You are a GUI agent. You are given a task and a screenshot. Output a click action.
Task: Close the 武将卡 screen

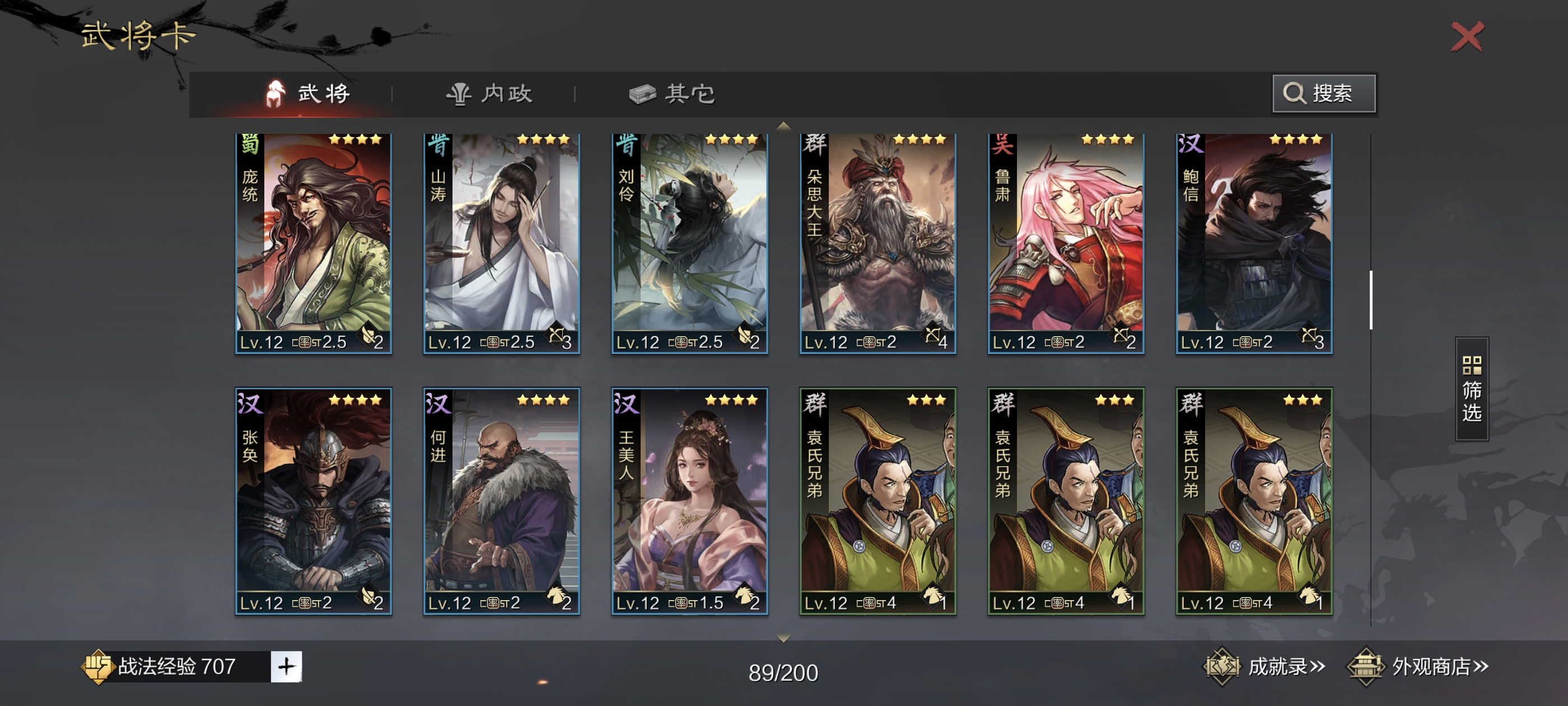(1467, 38)
